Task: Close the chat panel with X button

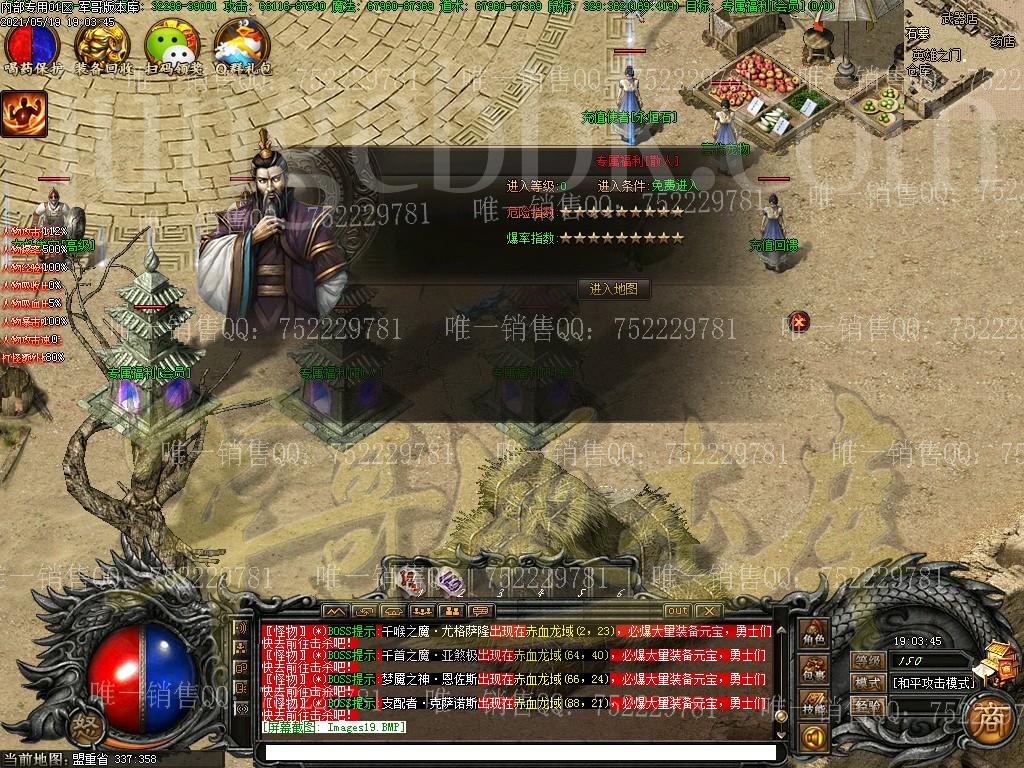Action: (708, 611)
